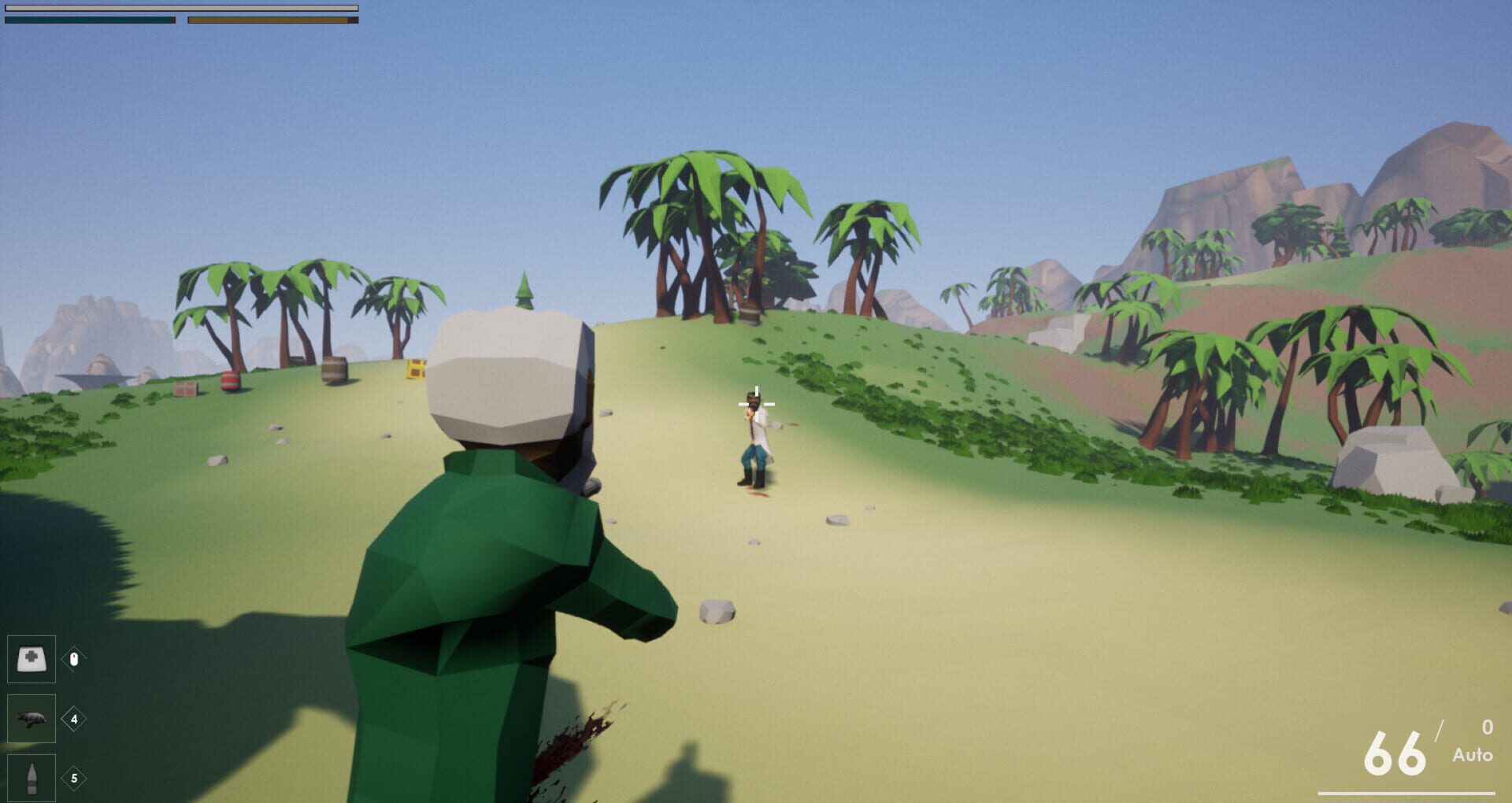Select the pistol in inventory slot 4

(31, 719)
